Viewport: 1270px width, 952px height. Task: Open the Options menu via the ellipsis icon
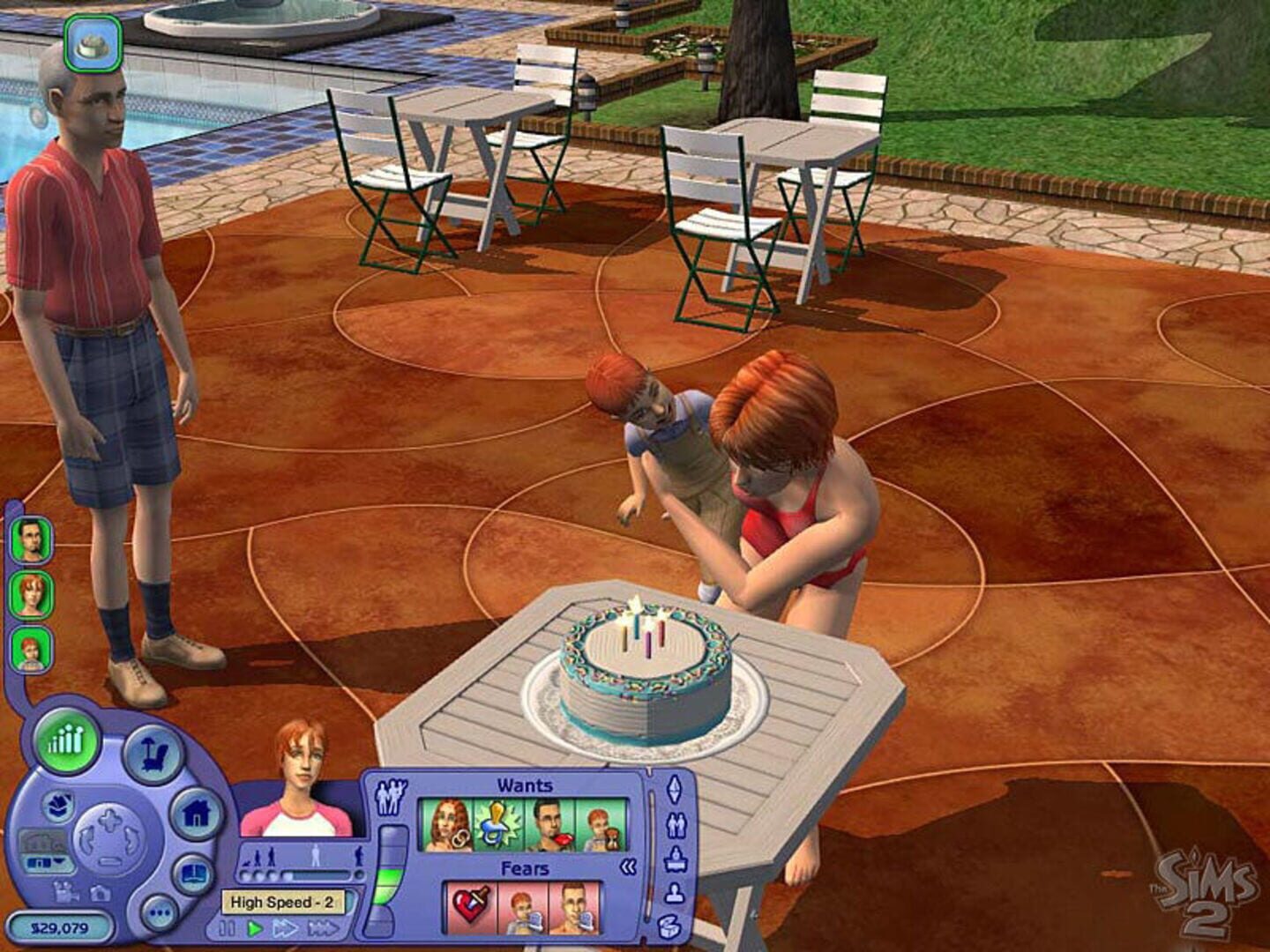[x=159, y=911]
